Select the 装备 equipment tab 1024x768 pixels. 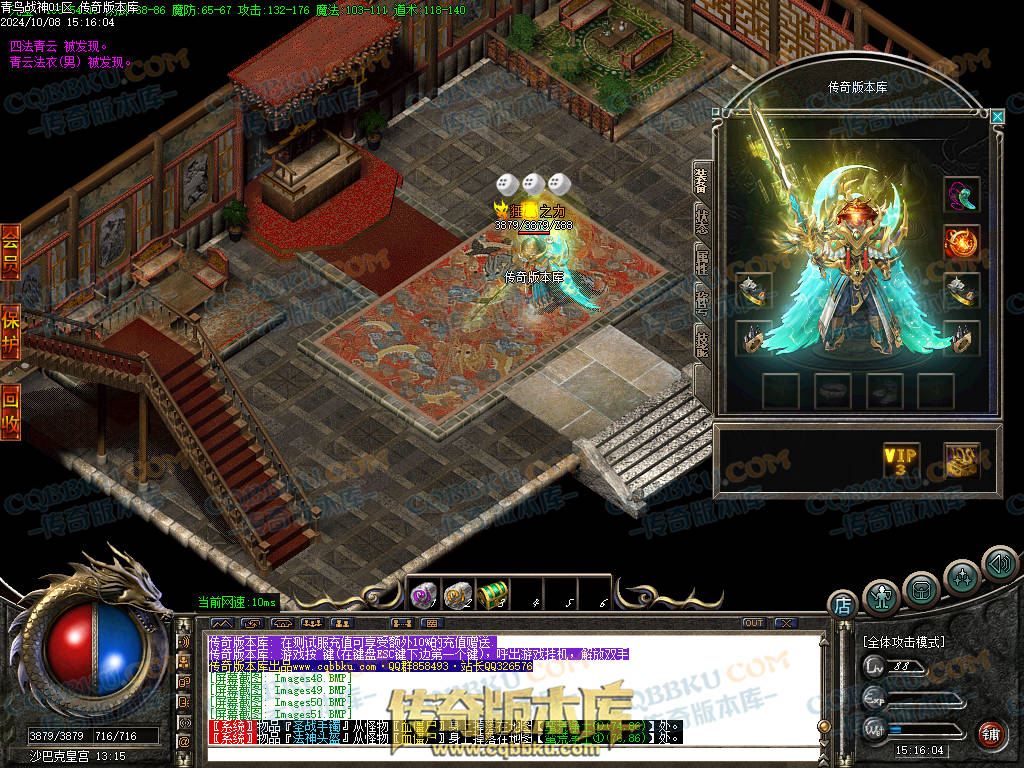701,180
